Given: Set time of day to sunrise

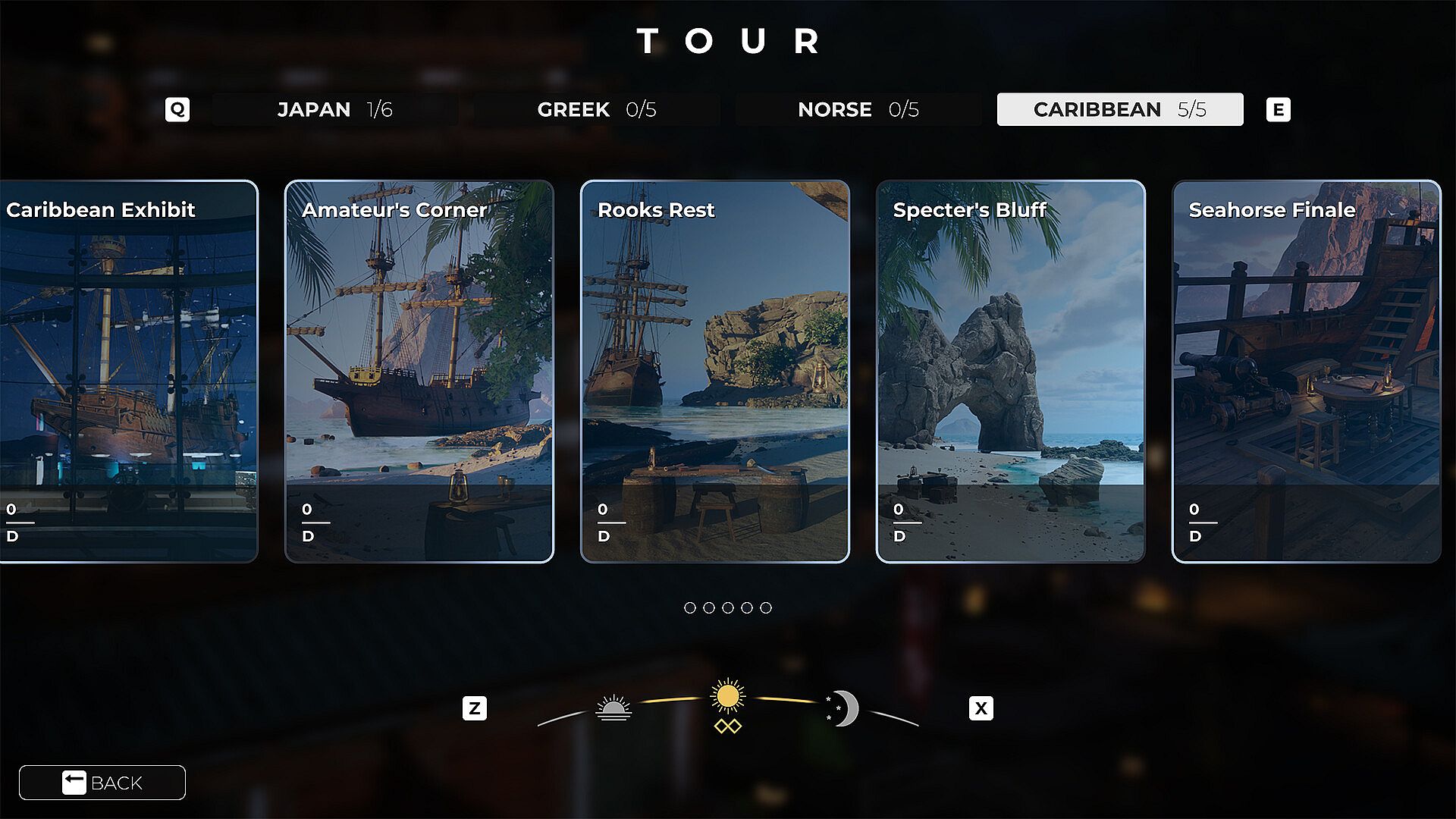Looking at the screenshot, I should click(x=613, y=708).
